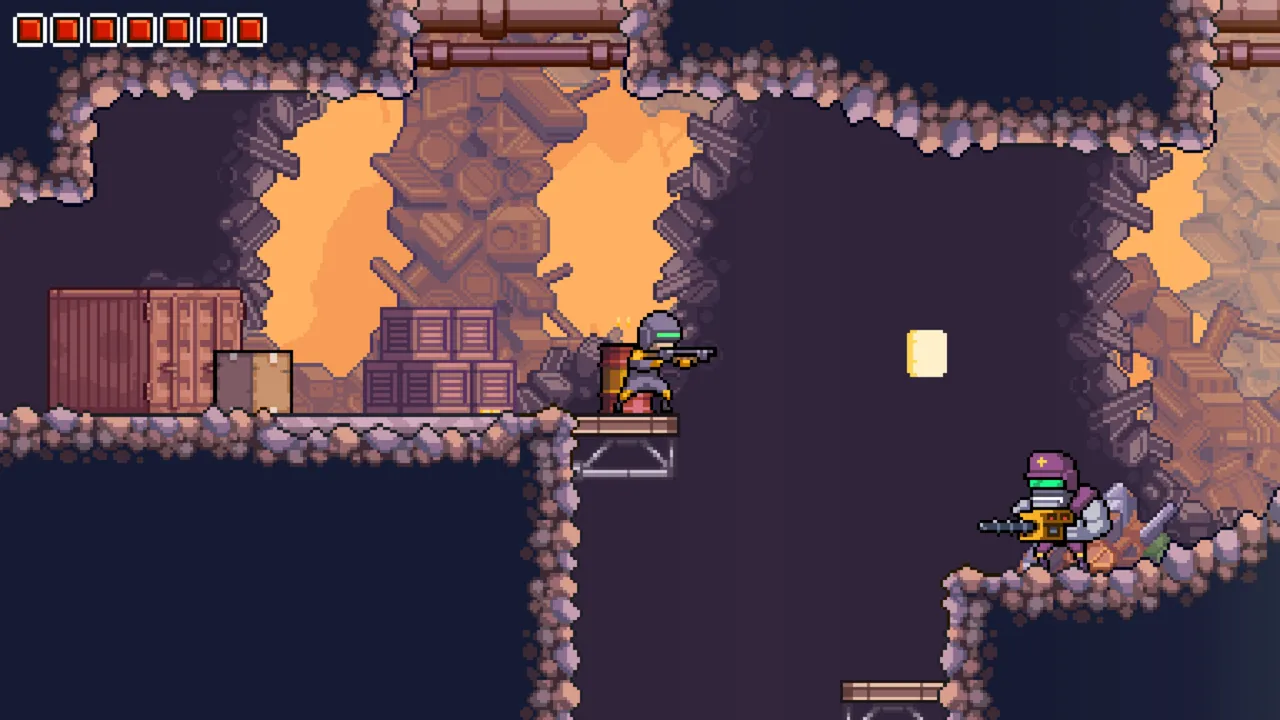Click the cardboard box beside the container
Viewport: 1280px width, 720px height.
pos(255,380)
